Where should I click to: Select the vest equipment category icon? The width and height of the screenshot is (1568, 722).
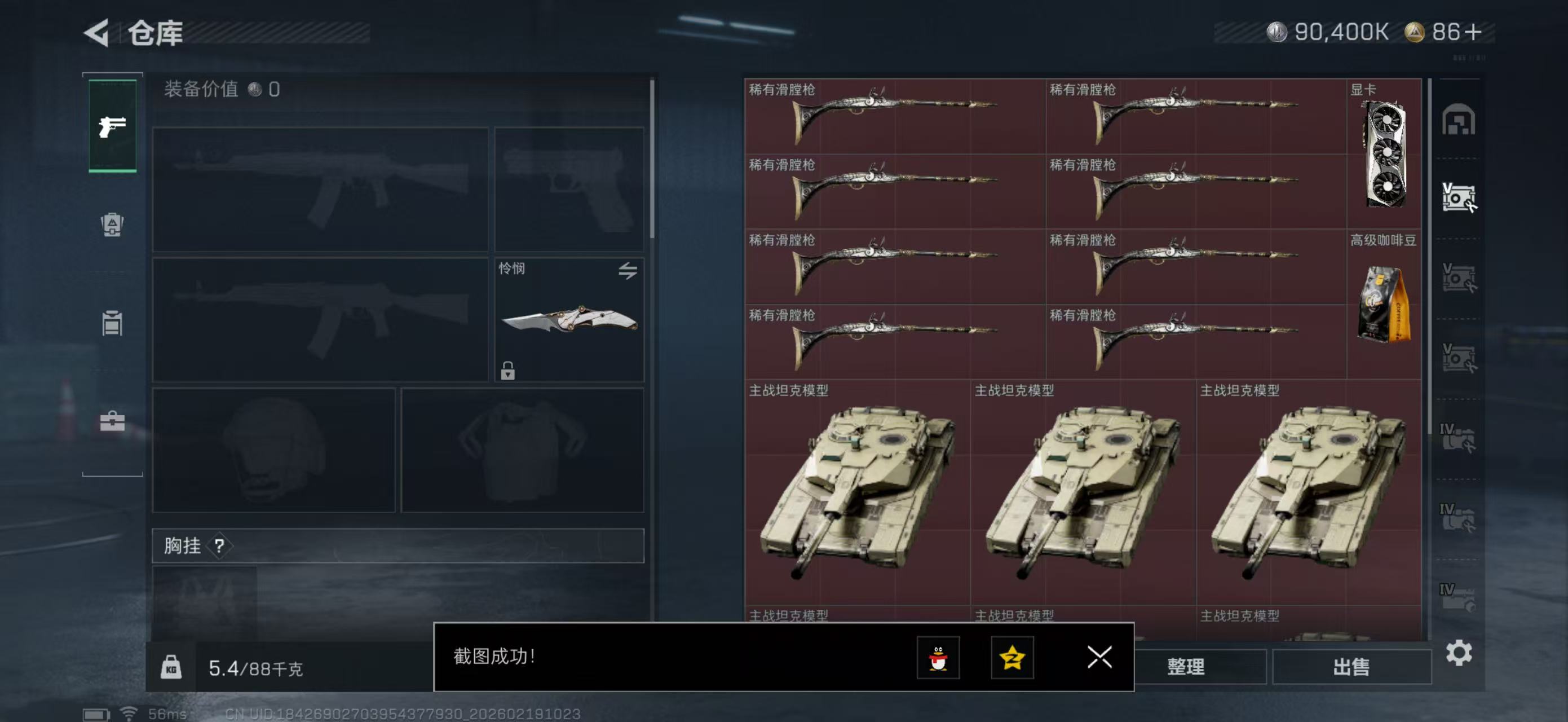tap(113, 323)
